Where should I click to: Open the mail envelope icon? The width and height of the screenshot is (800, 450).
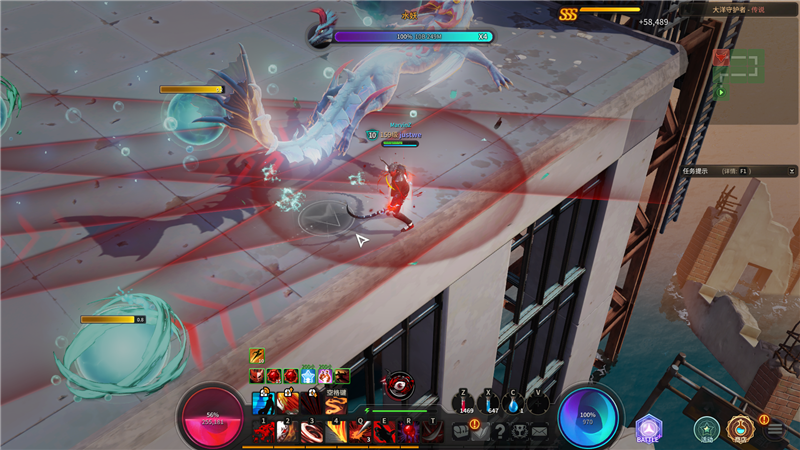point(540,431)
